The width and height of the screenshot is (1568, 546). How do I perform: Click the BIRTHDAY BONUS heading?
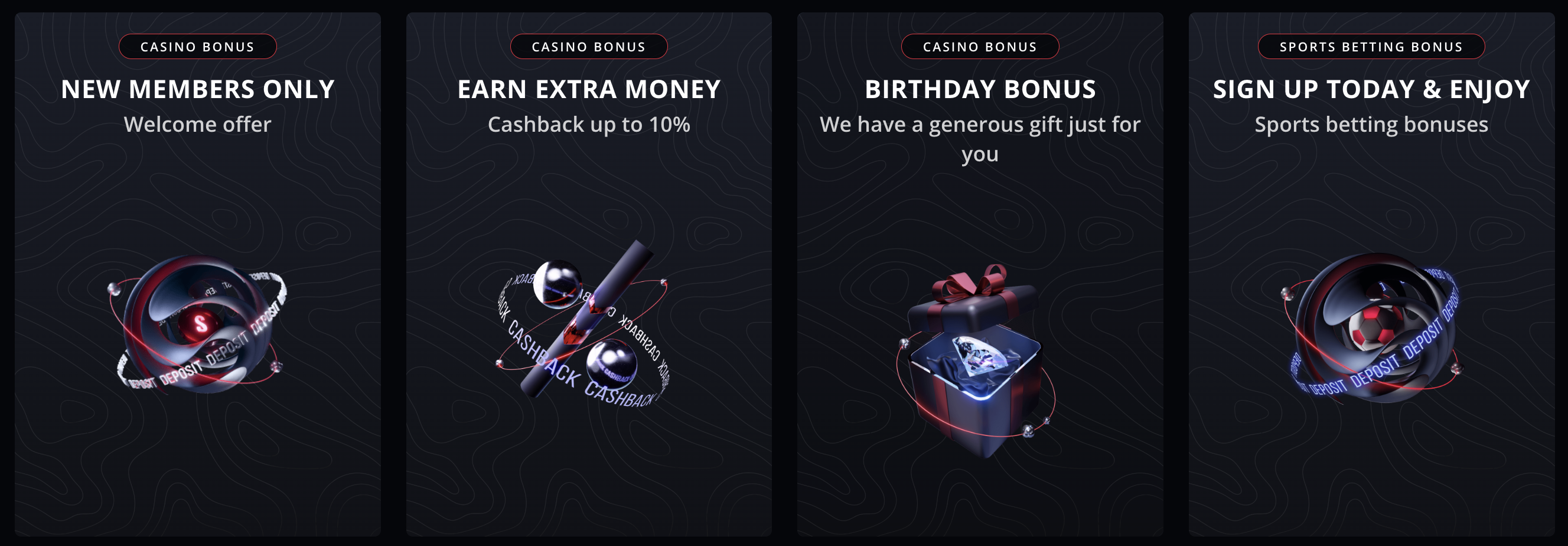pyautogui.click(x=980, y=89)
